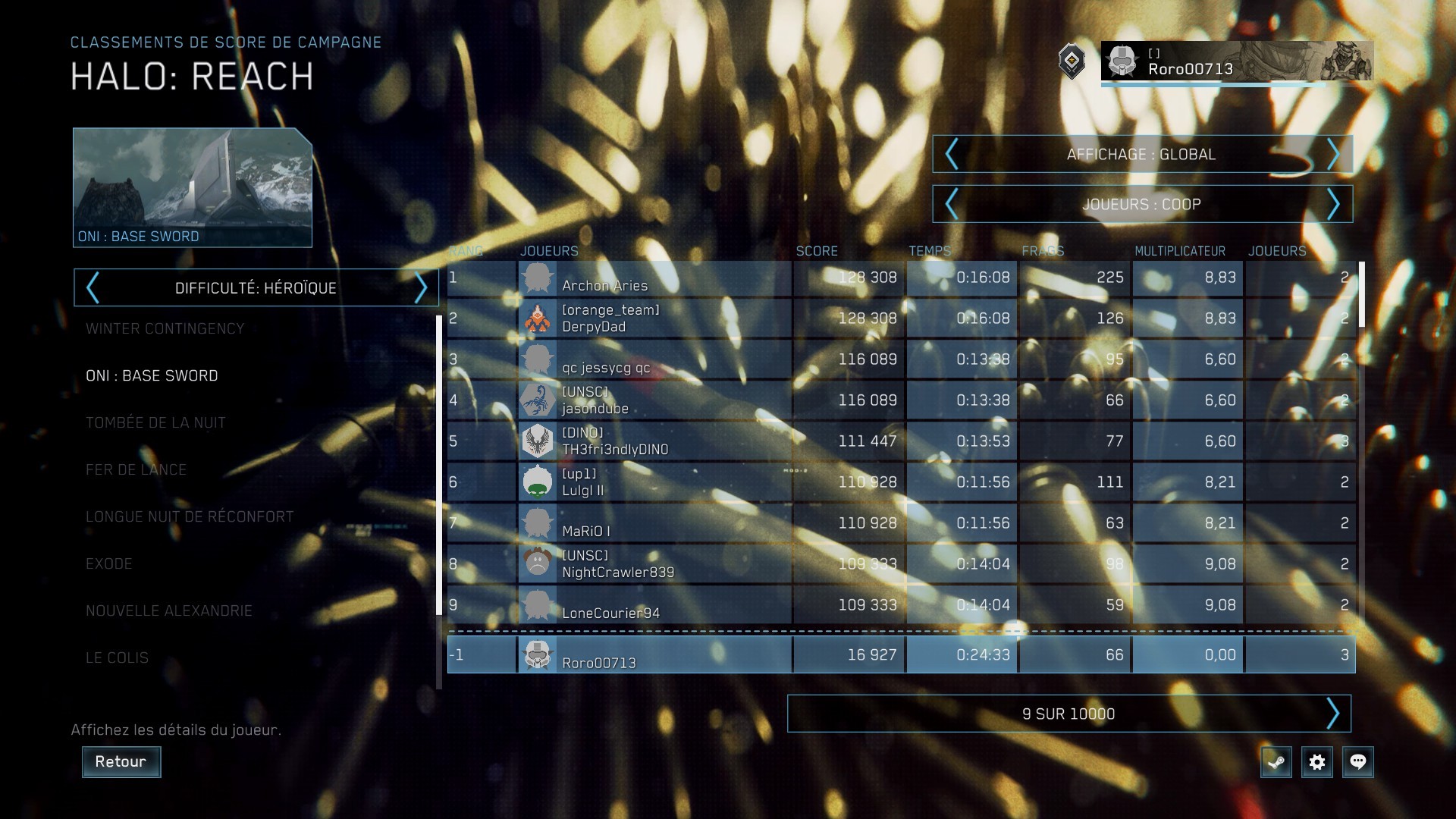Click the left arrow on Difficulté Héroïque
The image size is (1456, 819).
[93, 288]
